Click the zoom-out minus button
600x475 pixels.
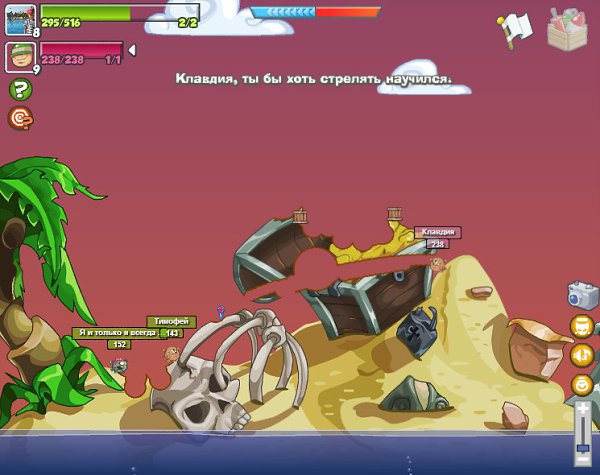pos(582,462)
